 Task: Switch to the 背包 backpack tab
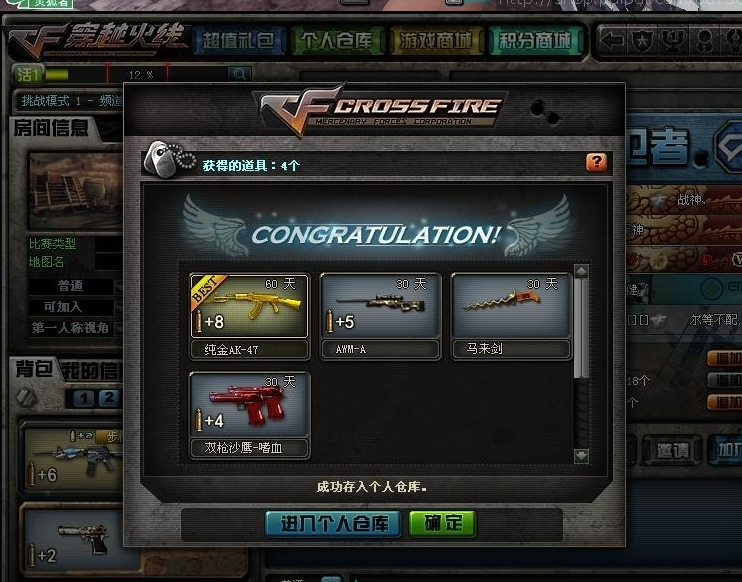32,369
